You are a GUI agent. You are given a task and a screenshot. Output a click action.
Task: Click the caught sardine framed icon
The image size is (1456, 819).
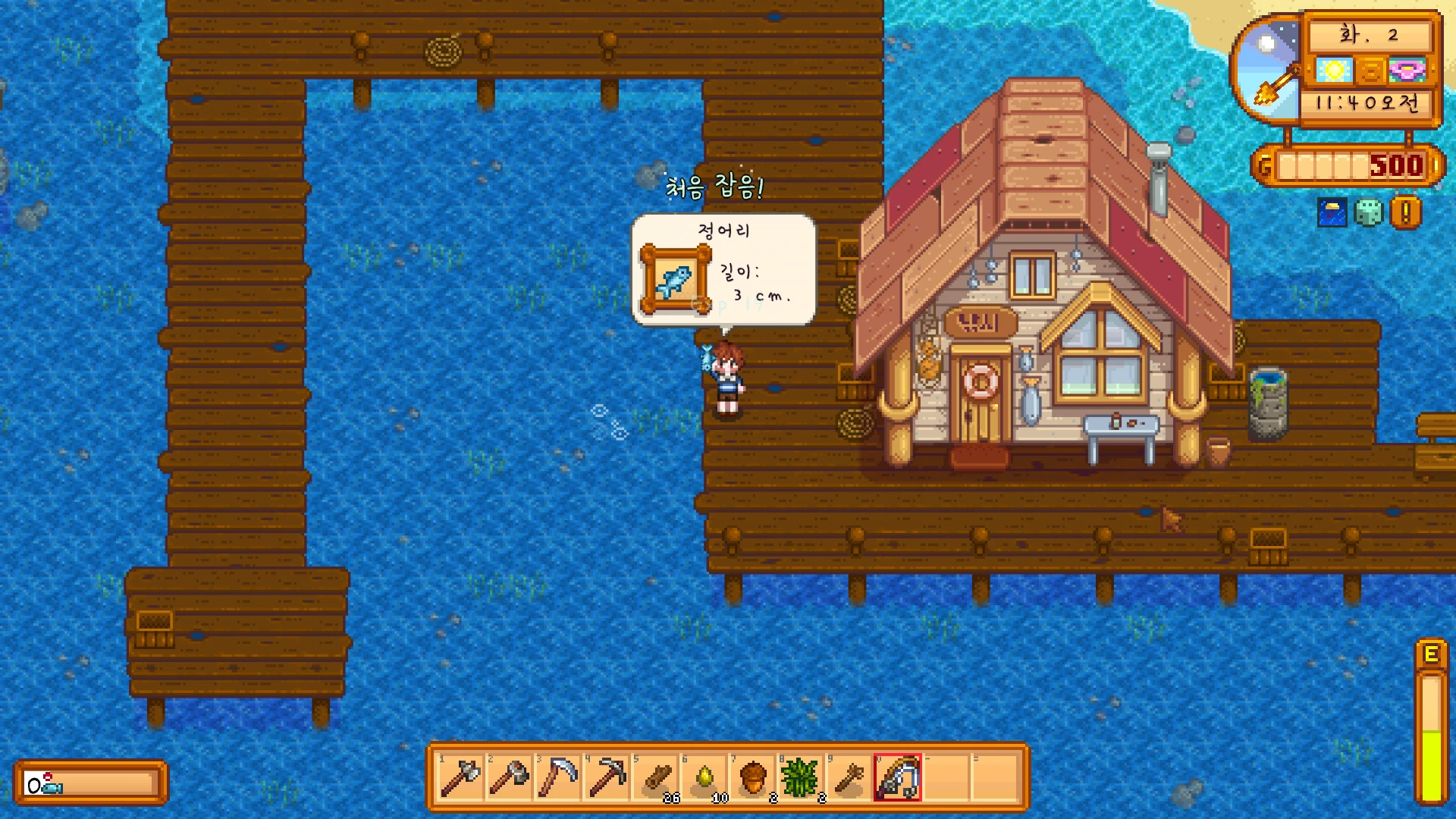pos(674,281)
